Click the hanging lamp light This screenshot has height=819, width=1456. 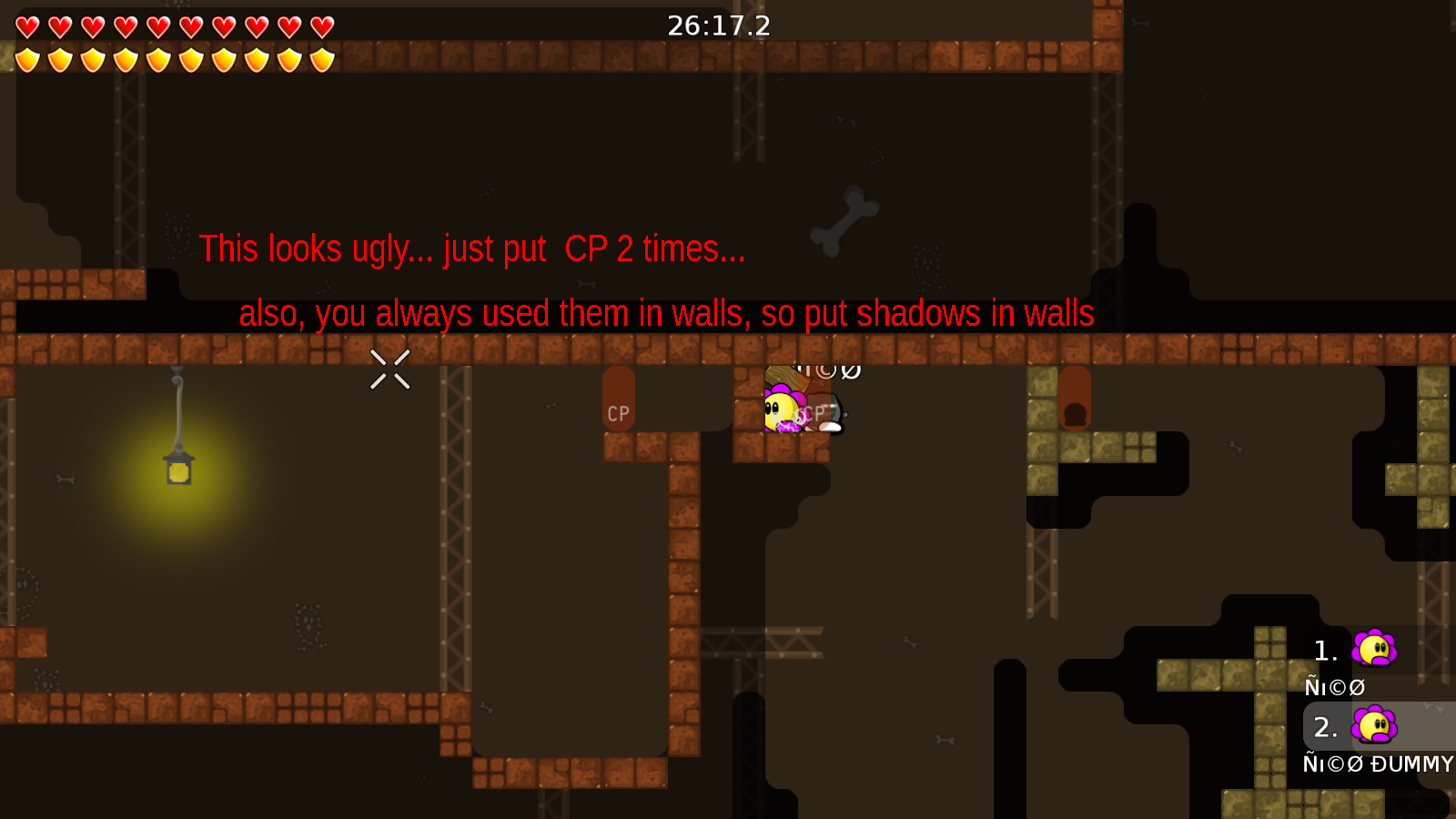tap(177, 469)
